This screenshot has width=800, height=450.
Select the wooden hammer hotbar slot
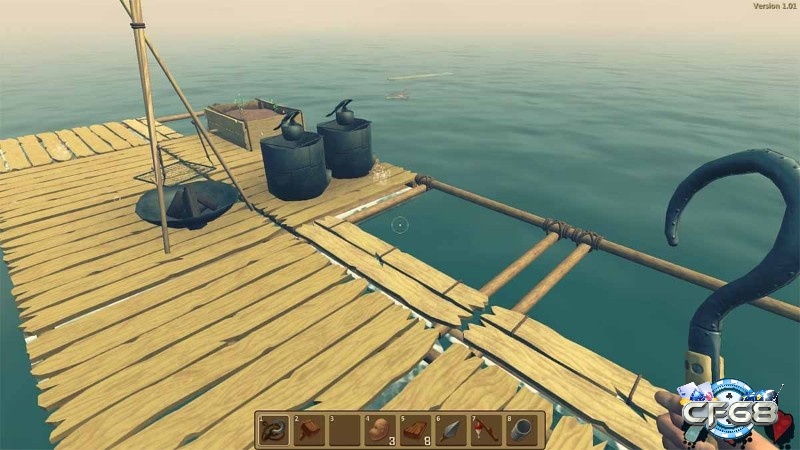click(x=310, y=430)
